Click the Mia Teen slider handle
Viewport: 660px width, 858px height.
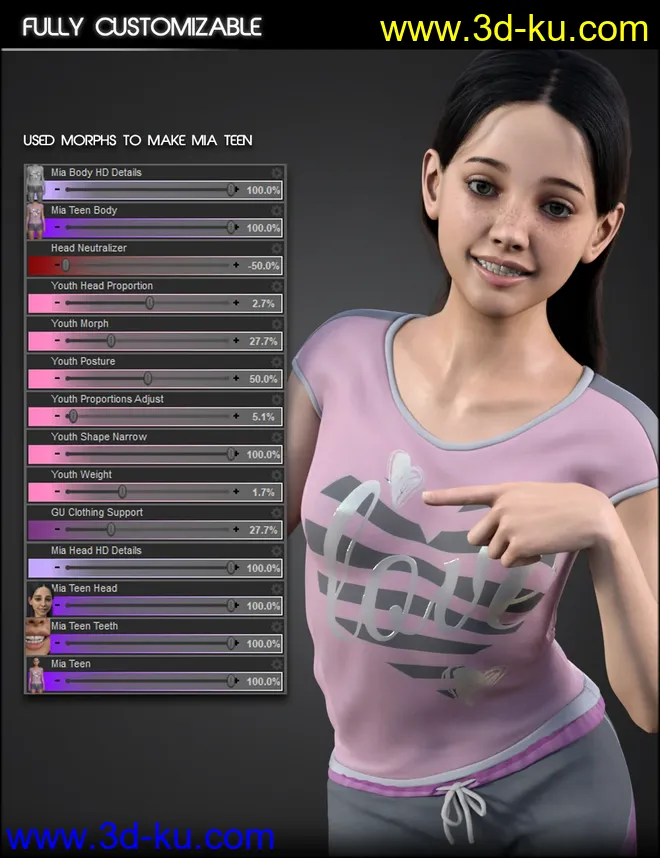point(232,681)
